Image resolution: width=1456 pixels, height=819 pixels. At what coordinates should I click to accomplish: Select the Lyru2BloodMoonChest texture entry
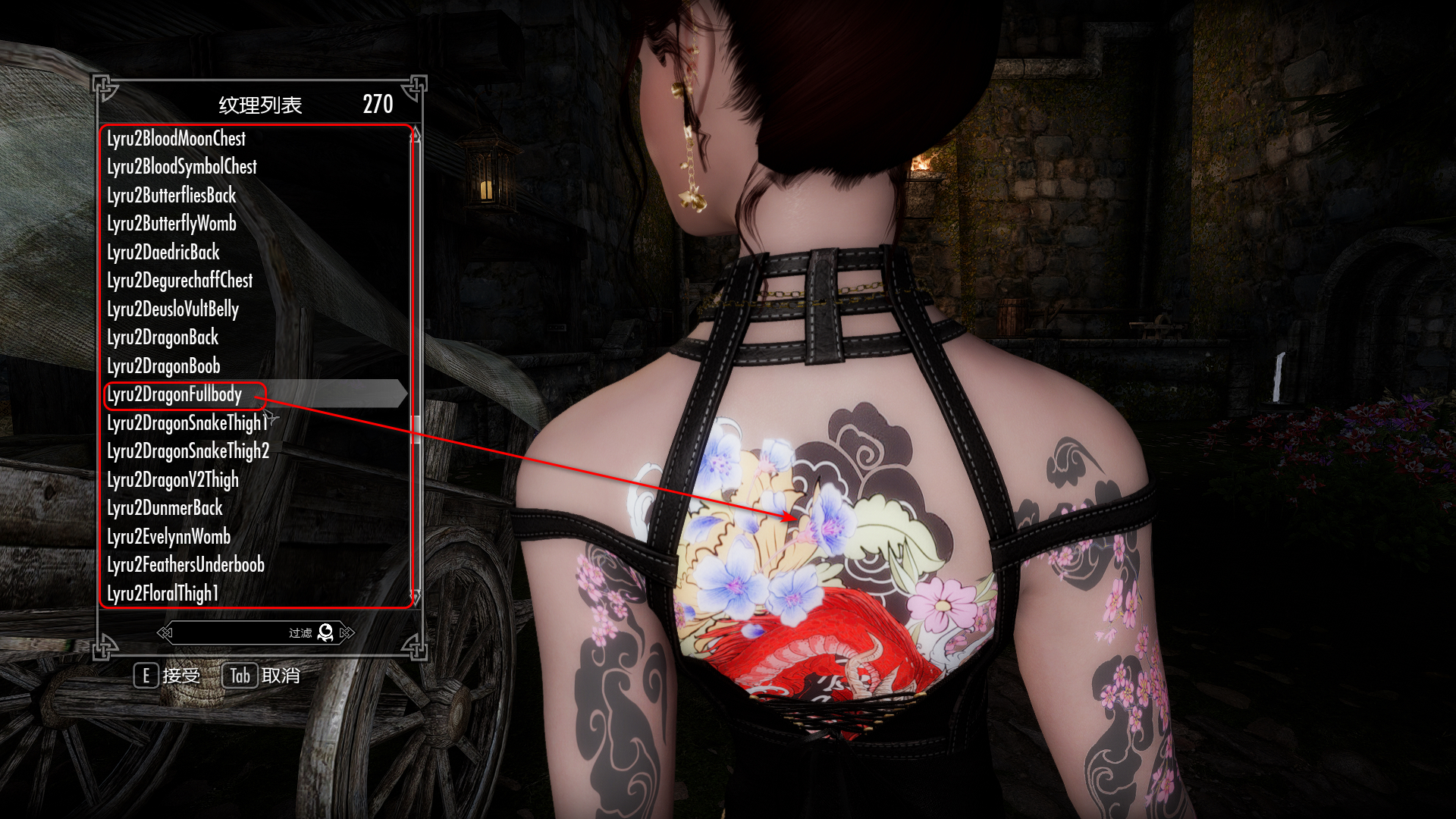[x=177, y=139]
